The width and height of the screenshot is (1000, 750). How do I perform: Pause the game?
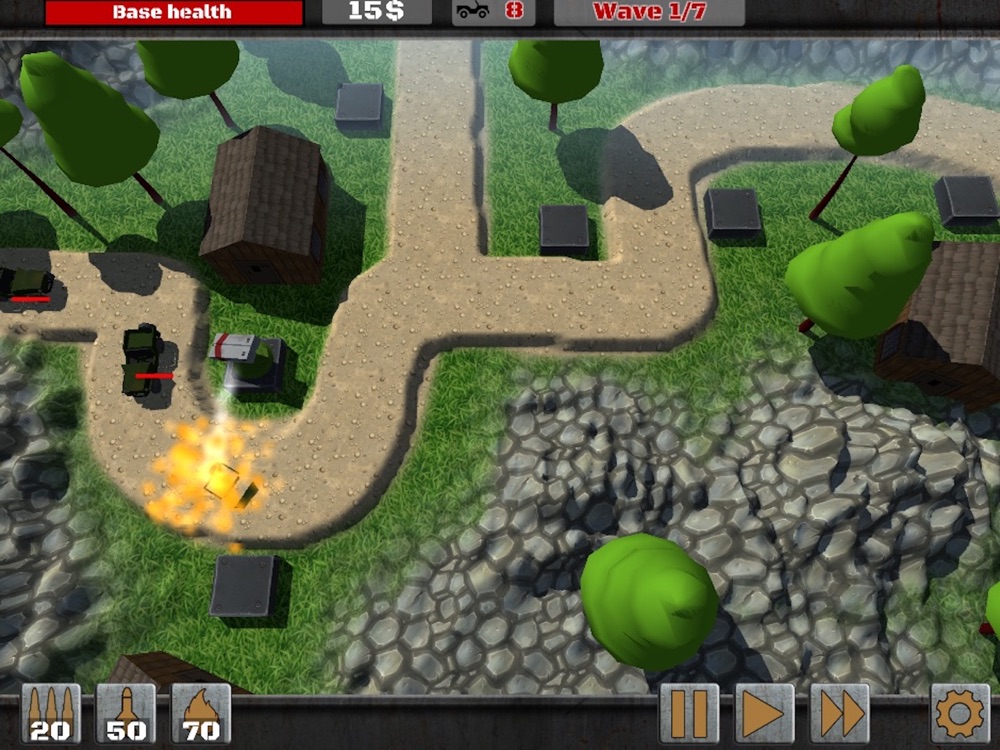(x=689, y=713)
